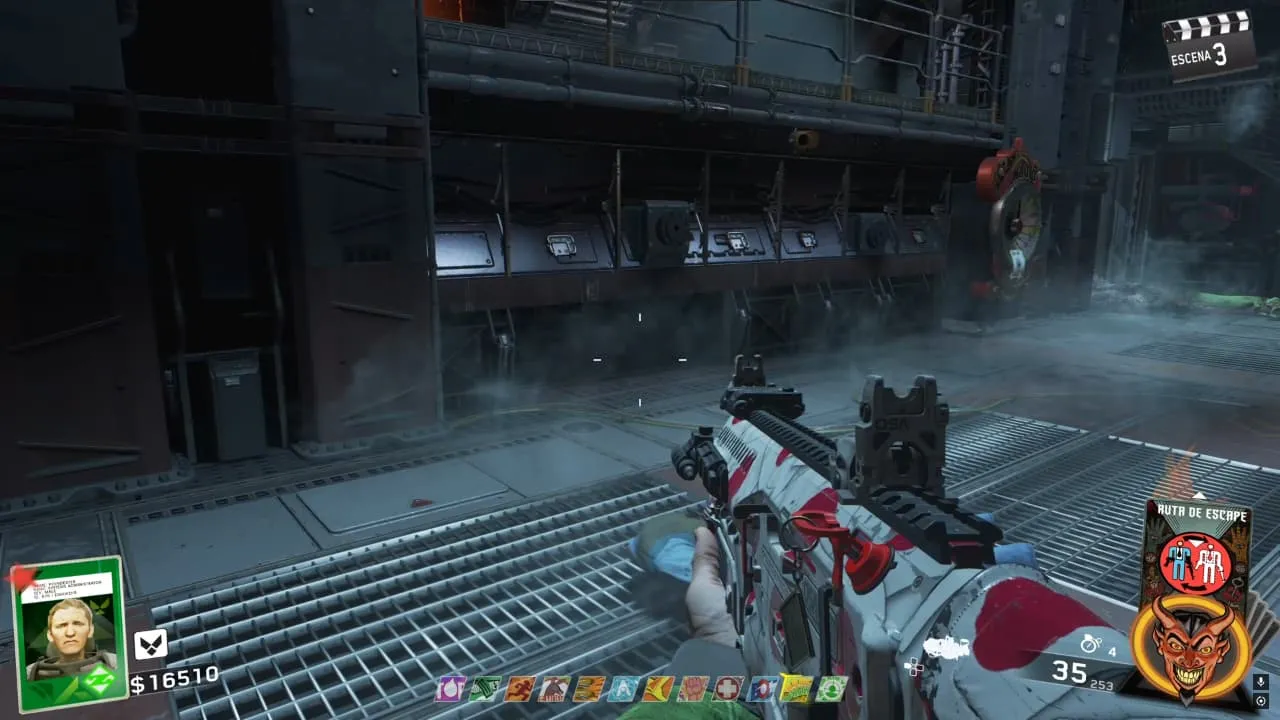Select the raised fist perk icon
Viewport: 1280px width, 720px height.
[694, 688]
